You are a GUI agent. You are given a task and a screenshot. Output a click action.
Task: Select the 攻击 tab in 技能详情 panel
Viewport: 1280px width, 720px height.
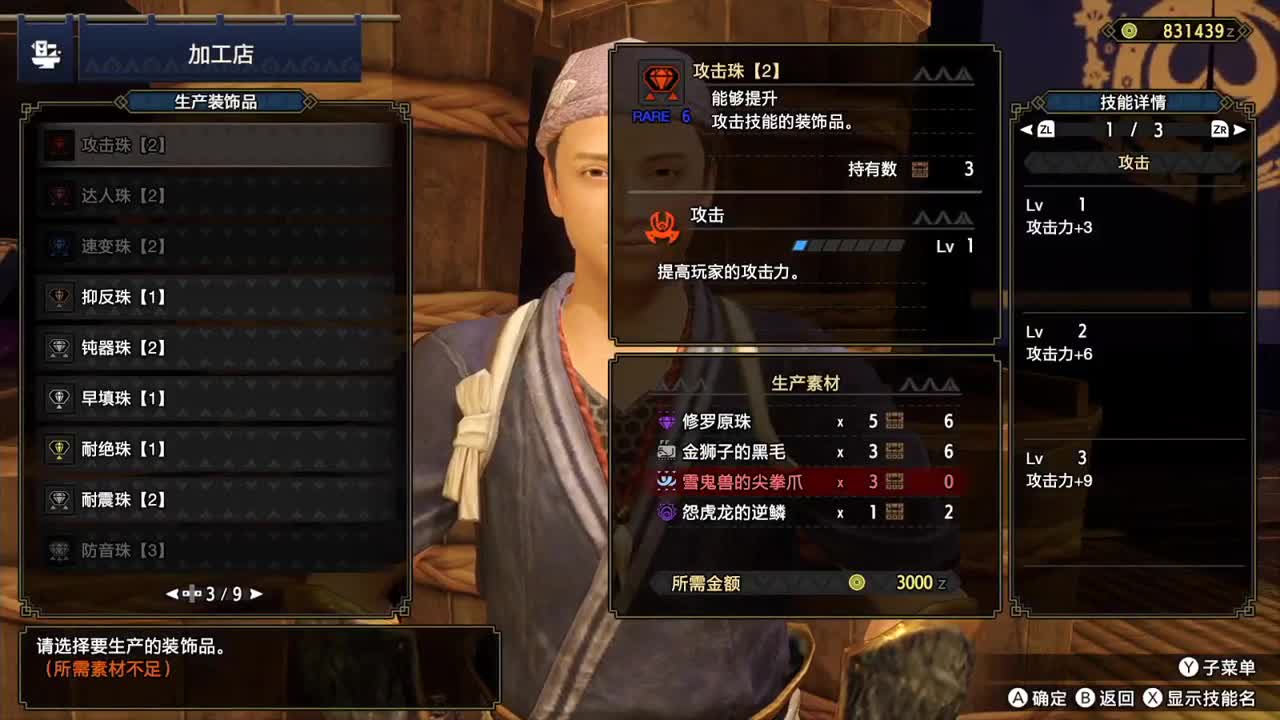pos(1135,162)
